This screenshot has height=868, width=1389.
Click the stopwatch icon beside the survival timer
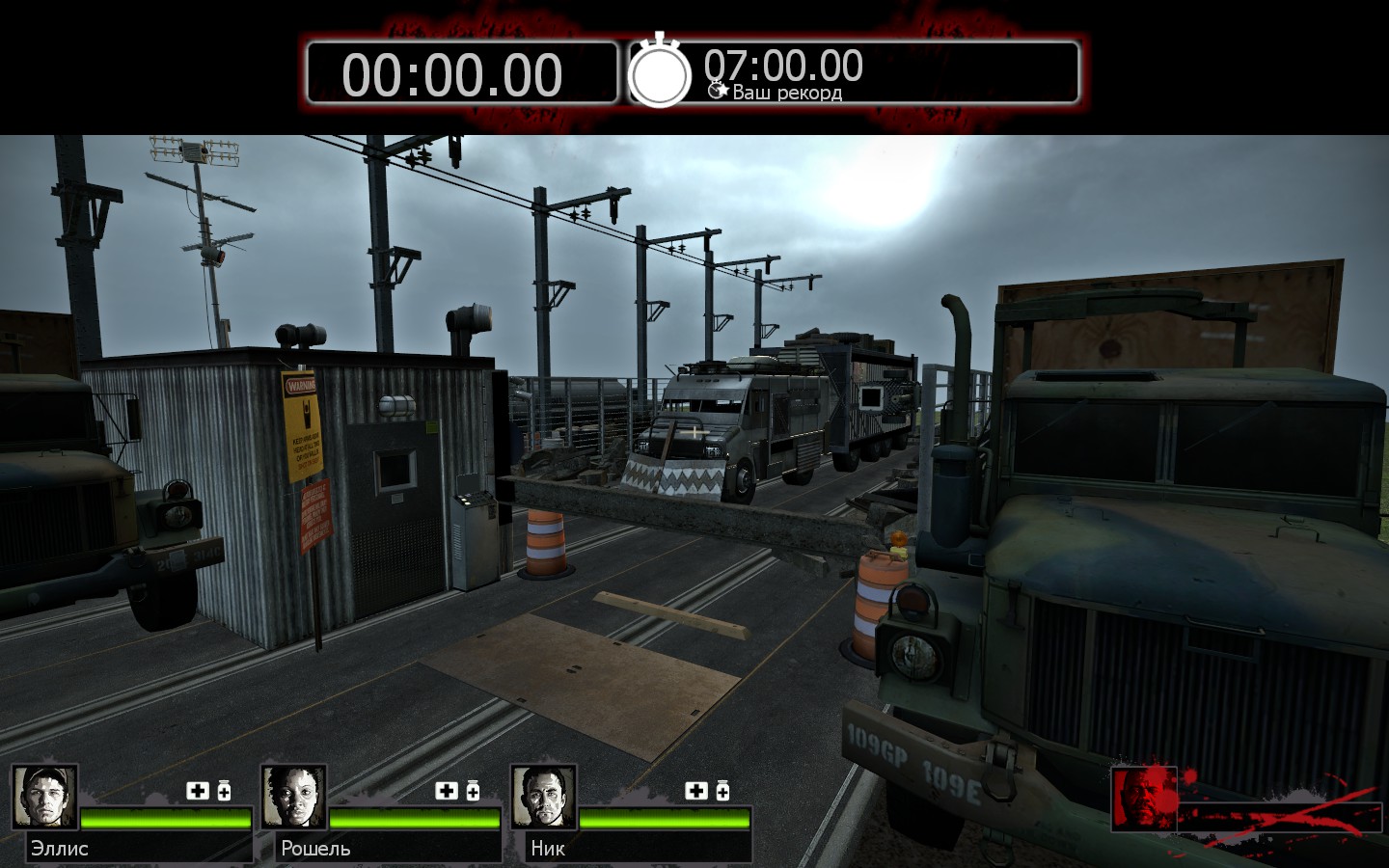[660, 71]
